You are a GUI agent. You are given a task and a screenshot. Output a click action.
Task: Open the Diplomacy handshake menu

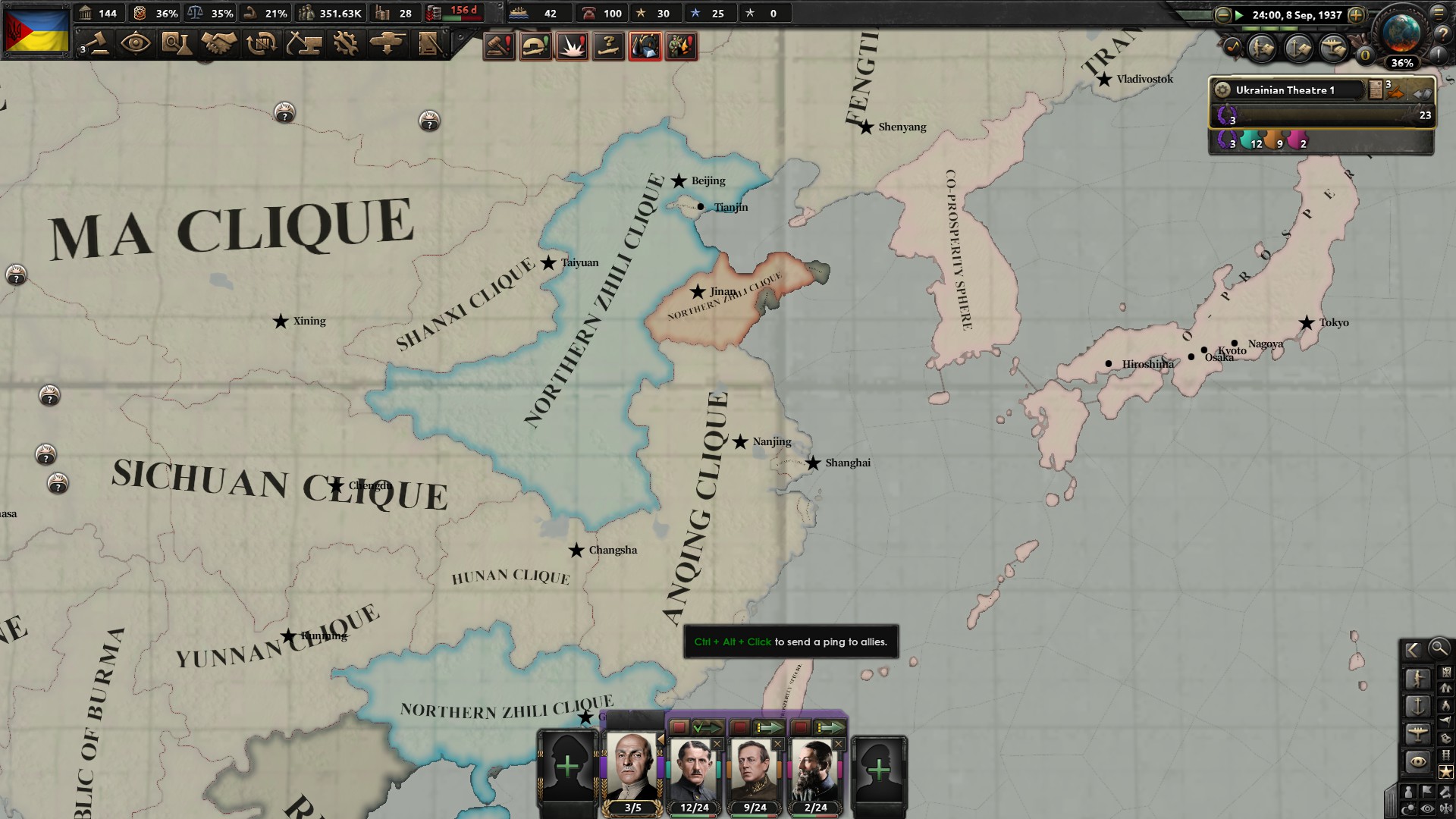(x=220, y=43)
